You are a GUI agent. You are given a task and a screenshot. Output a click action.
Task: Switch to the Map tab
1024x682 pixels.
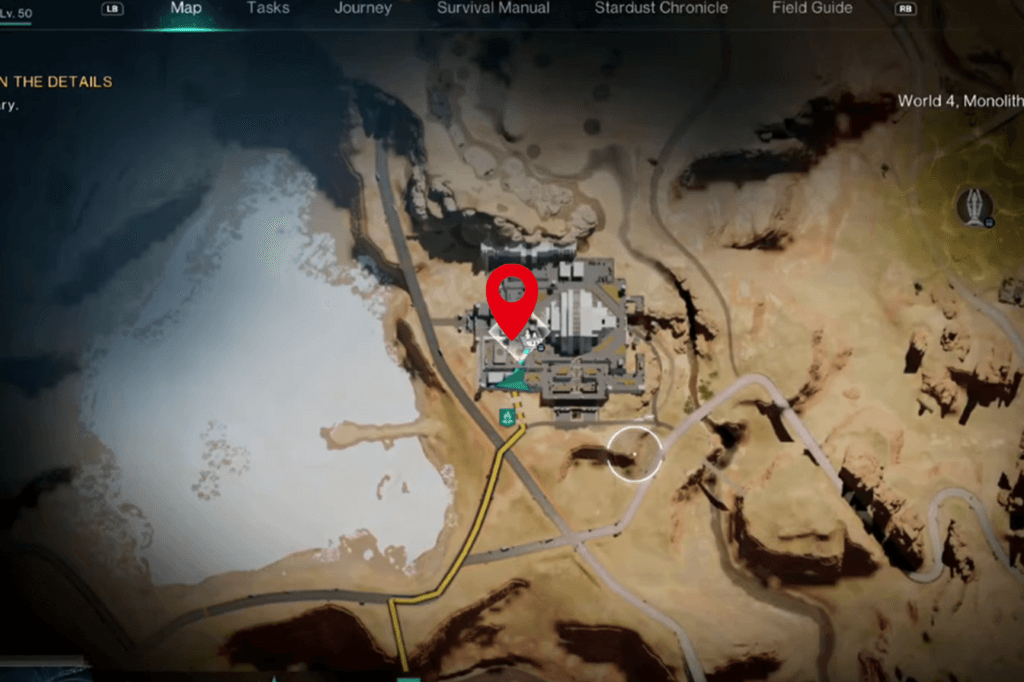coord(186,8)
